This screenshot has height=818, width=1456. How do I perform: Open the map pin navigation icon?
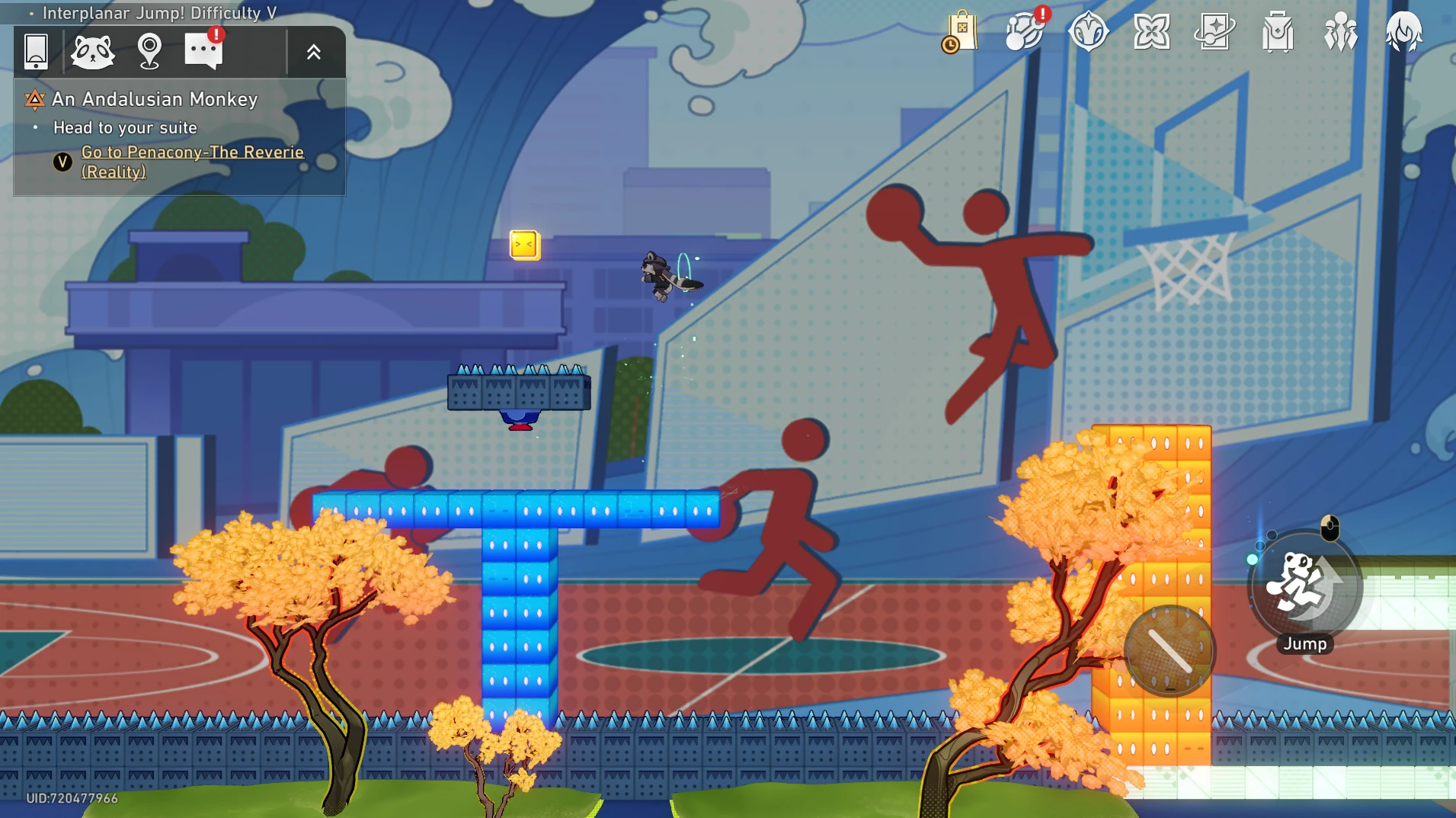point(149,52)
